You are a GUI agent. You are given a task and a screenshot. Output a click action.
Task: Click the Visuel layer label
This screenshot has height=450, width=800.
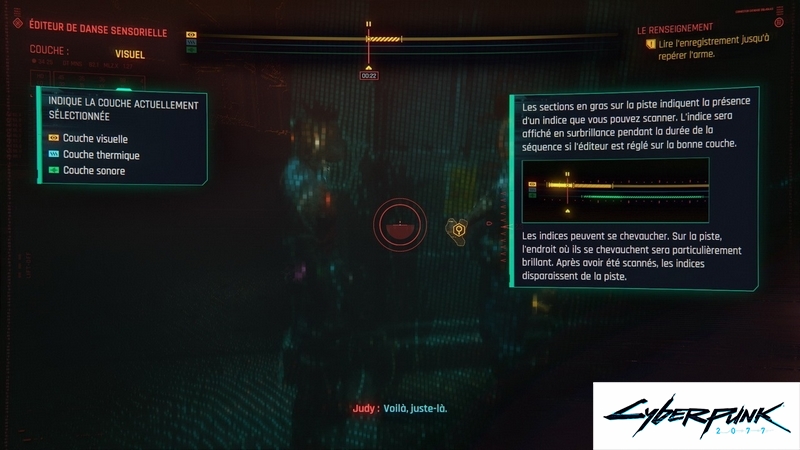click(x=130, y=54)
